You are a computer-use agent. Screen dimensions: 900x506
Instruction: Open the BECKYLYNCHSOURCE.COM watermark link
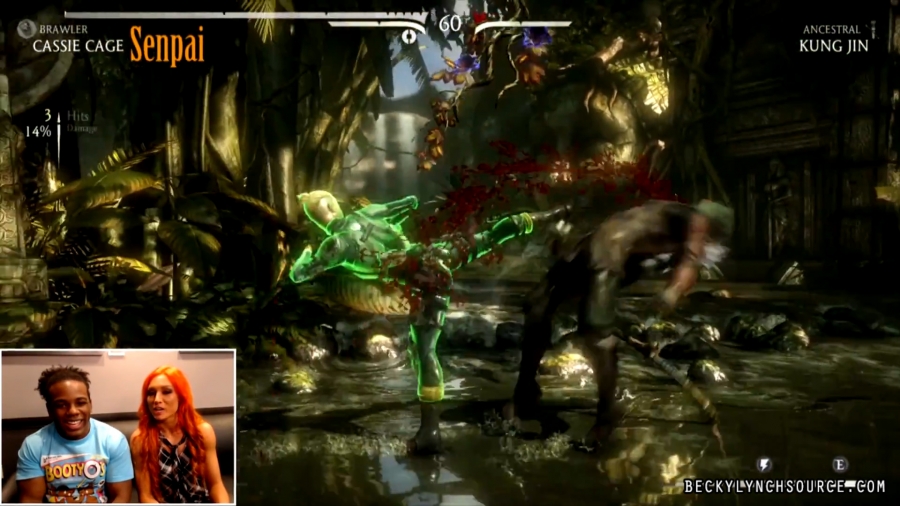784,487
